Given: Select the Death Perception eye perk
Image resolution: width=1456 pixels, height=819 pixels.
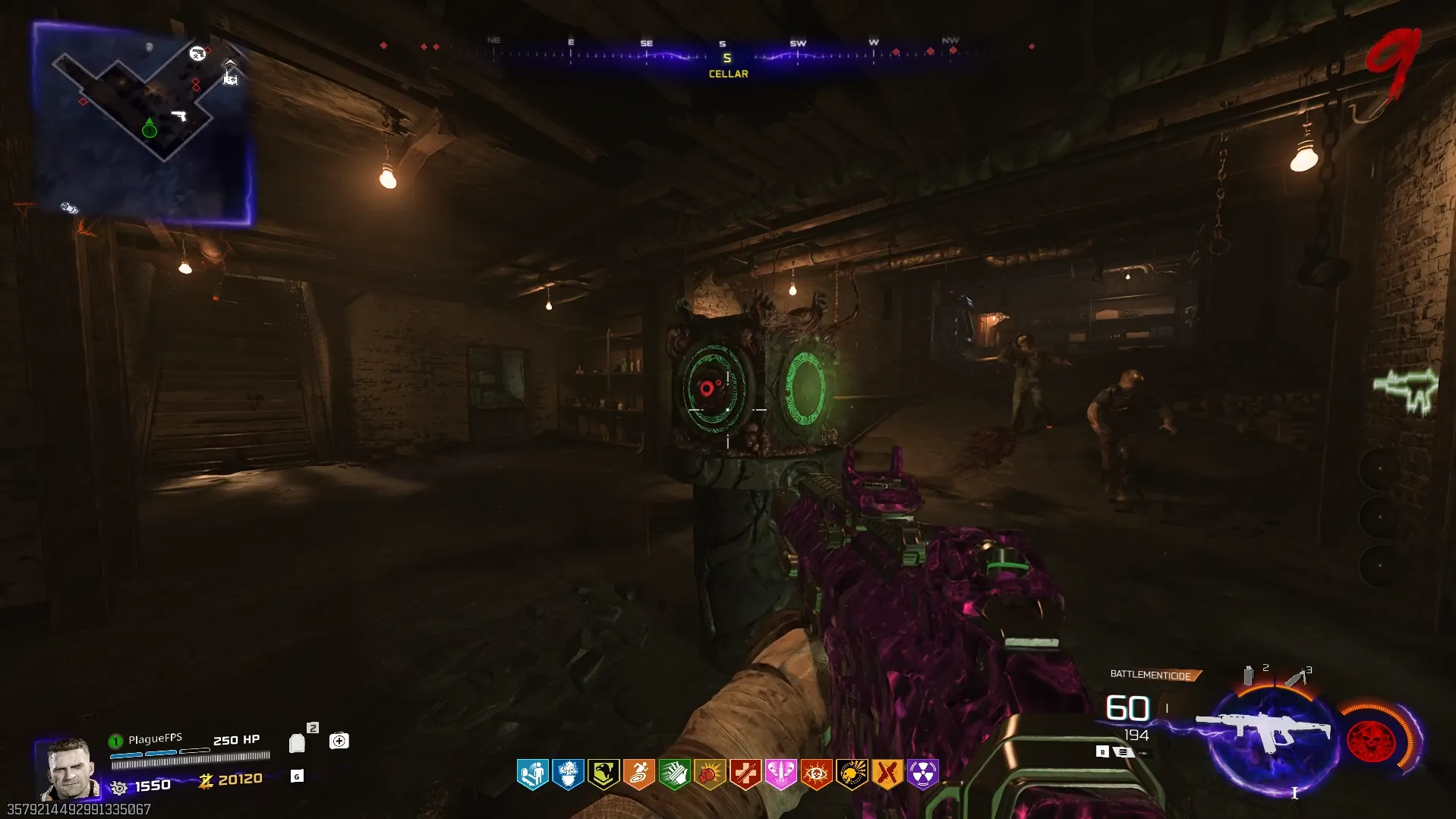Looking at the screenshot, I should coord(816,774).
